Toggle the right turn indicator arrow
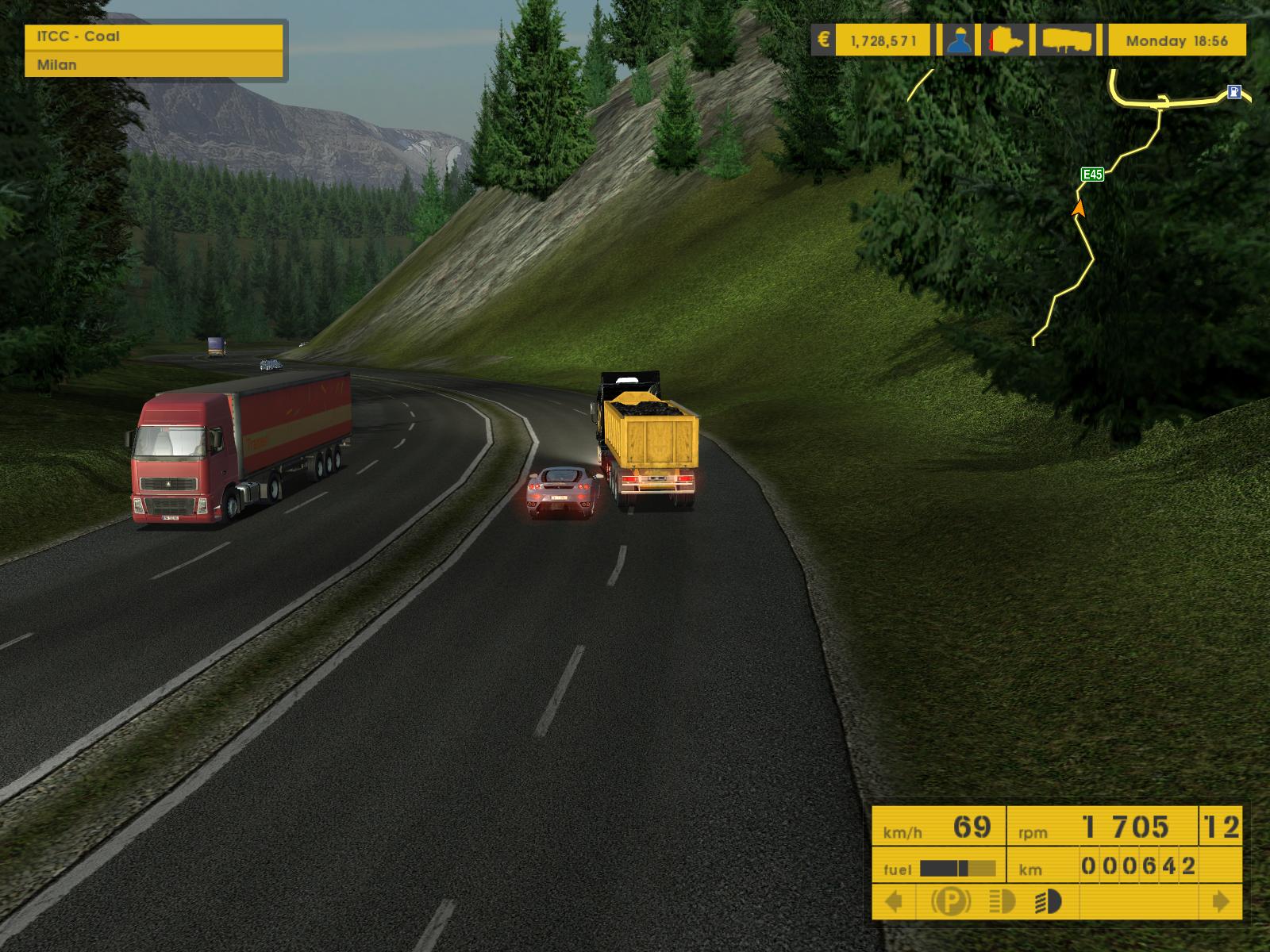 tap(1221, 902)
